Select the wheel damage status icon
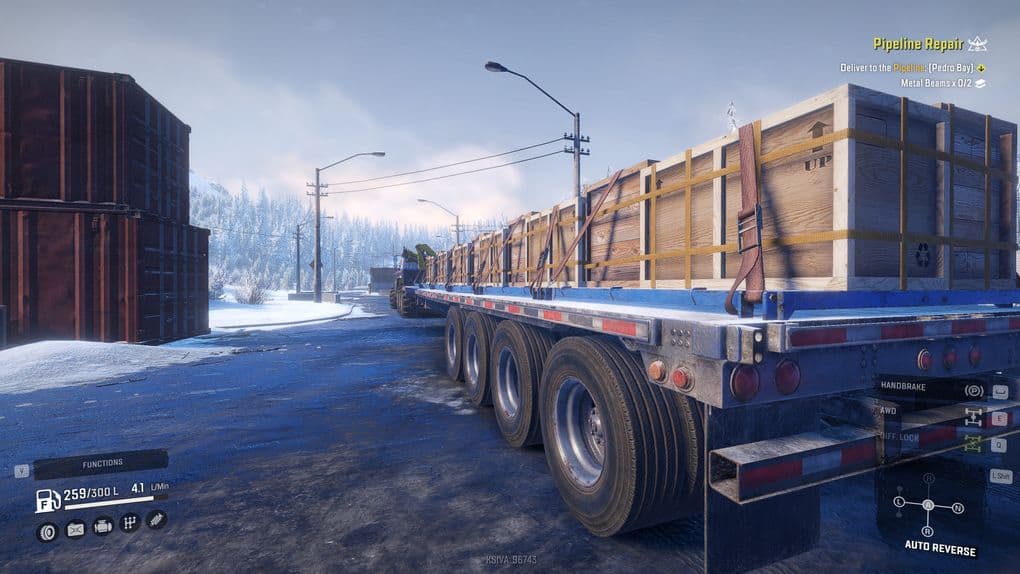The image size is (1020, 574). [47, 531]
